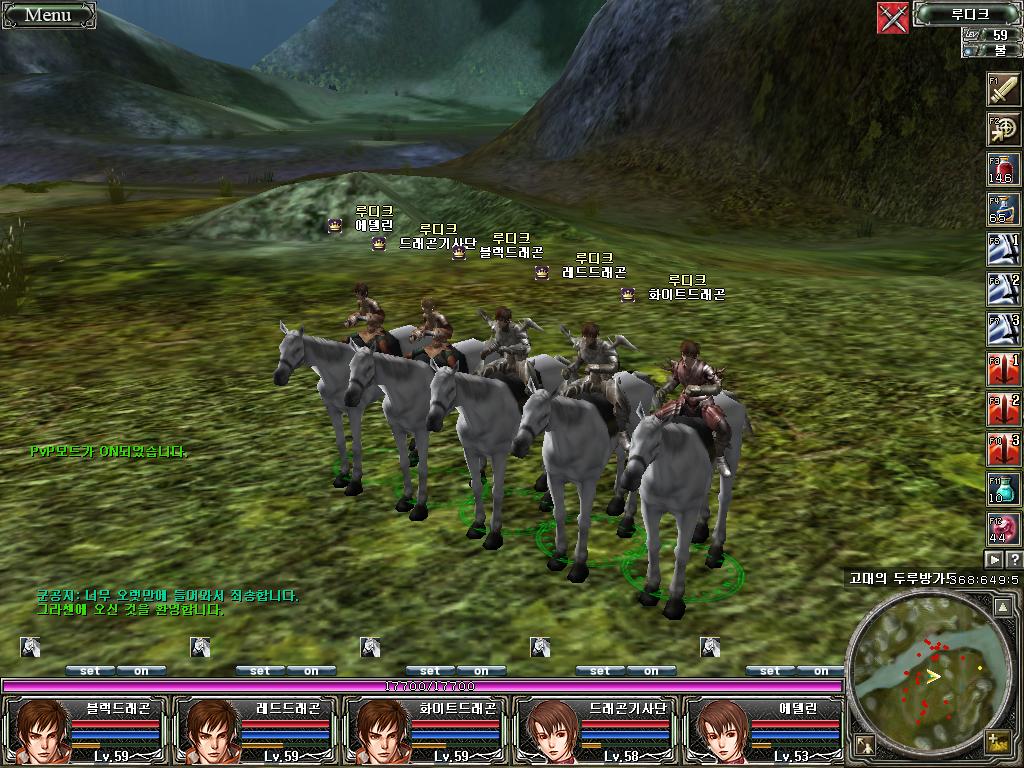This screenshot has width=1024, height=768.
Task: Select the 화이트드래곤 party portrait
Action: pyautogui.click(x=376, y=729)
